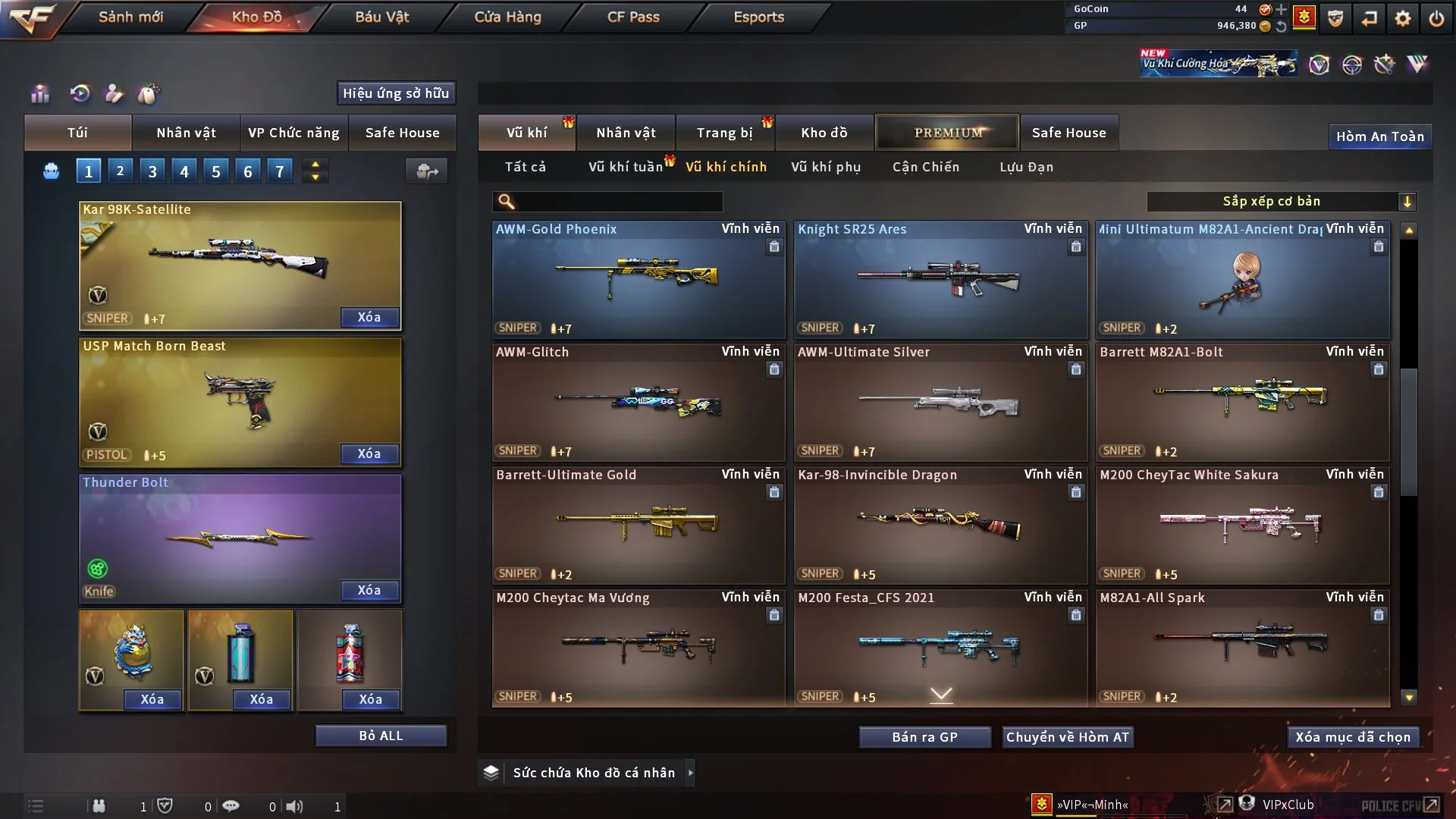Open the Báu Vật menu

(381, 17)
